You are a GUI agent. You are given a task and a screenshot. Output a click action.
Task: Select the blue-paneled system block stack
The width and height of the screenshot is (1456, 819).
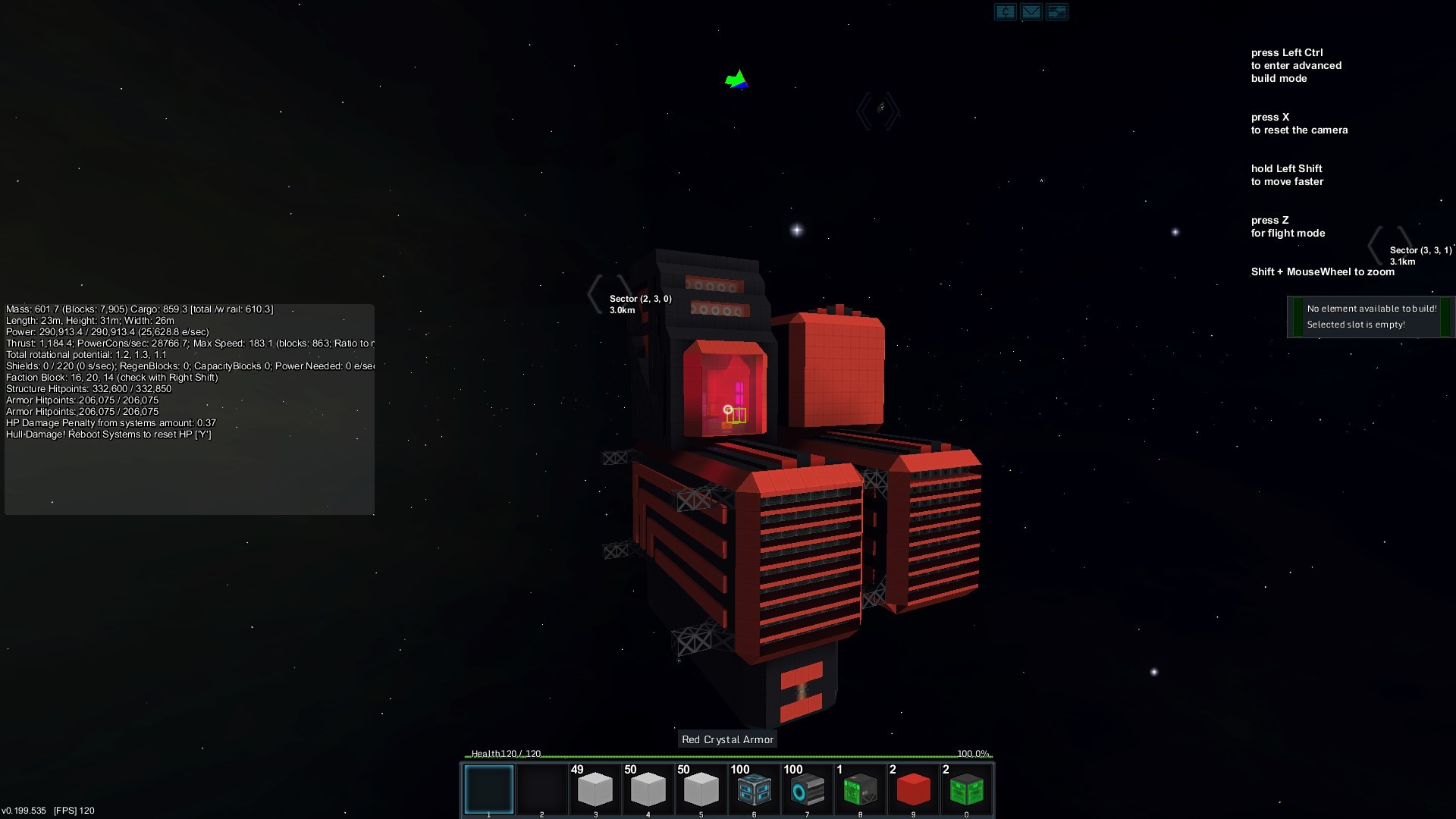tap(755, 789)
